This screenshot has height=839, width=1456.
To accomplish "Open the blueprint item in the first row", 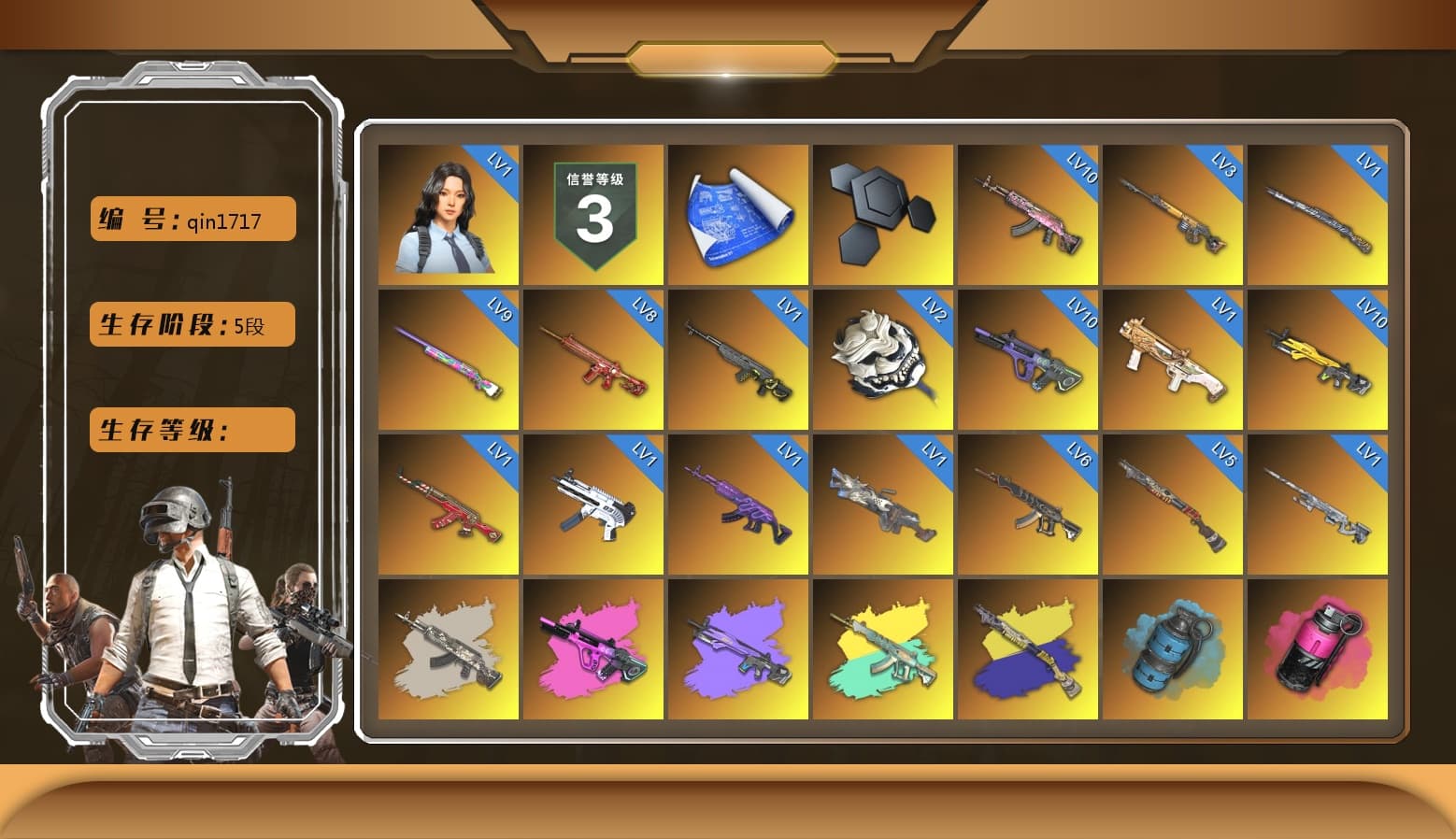I will click(x=739, y=213).
